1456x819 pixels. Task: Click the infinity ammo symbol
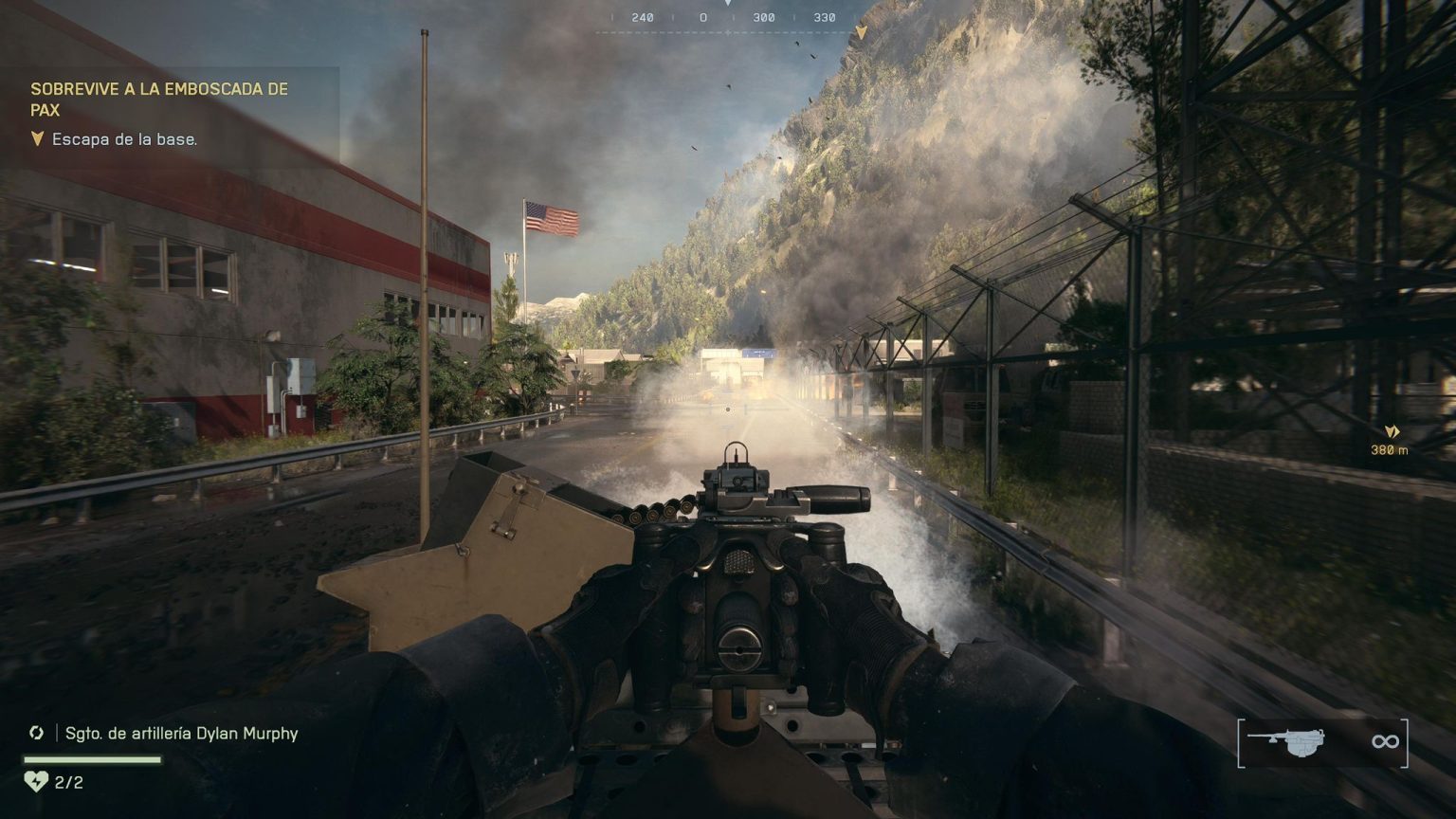[x=1384, y=742]
